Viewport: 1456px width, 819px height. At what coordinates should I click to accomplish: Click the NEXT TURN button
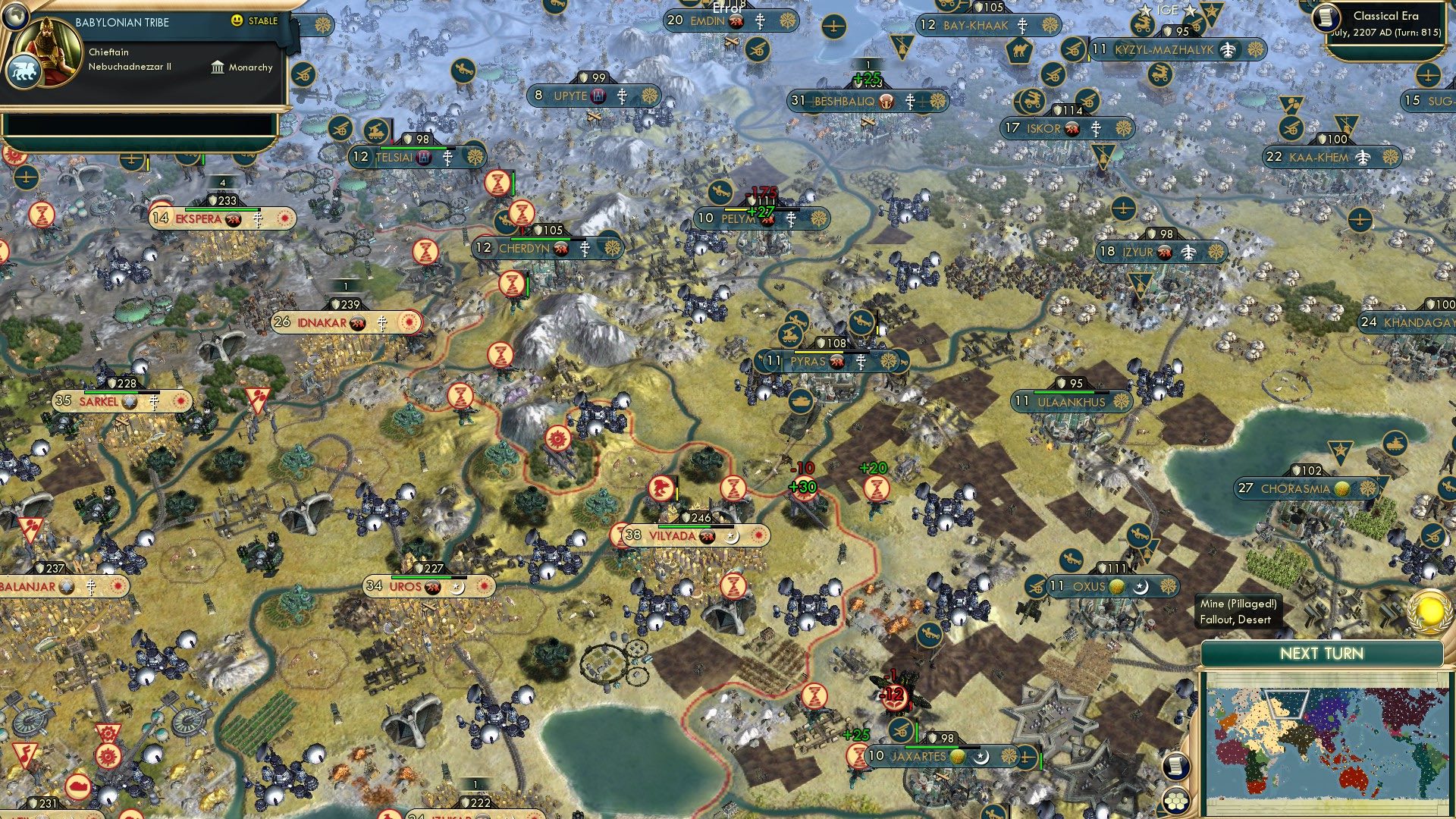pyautogui.click(x=1323, y=654)
